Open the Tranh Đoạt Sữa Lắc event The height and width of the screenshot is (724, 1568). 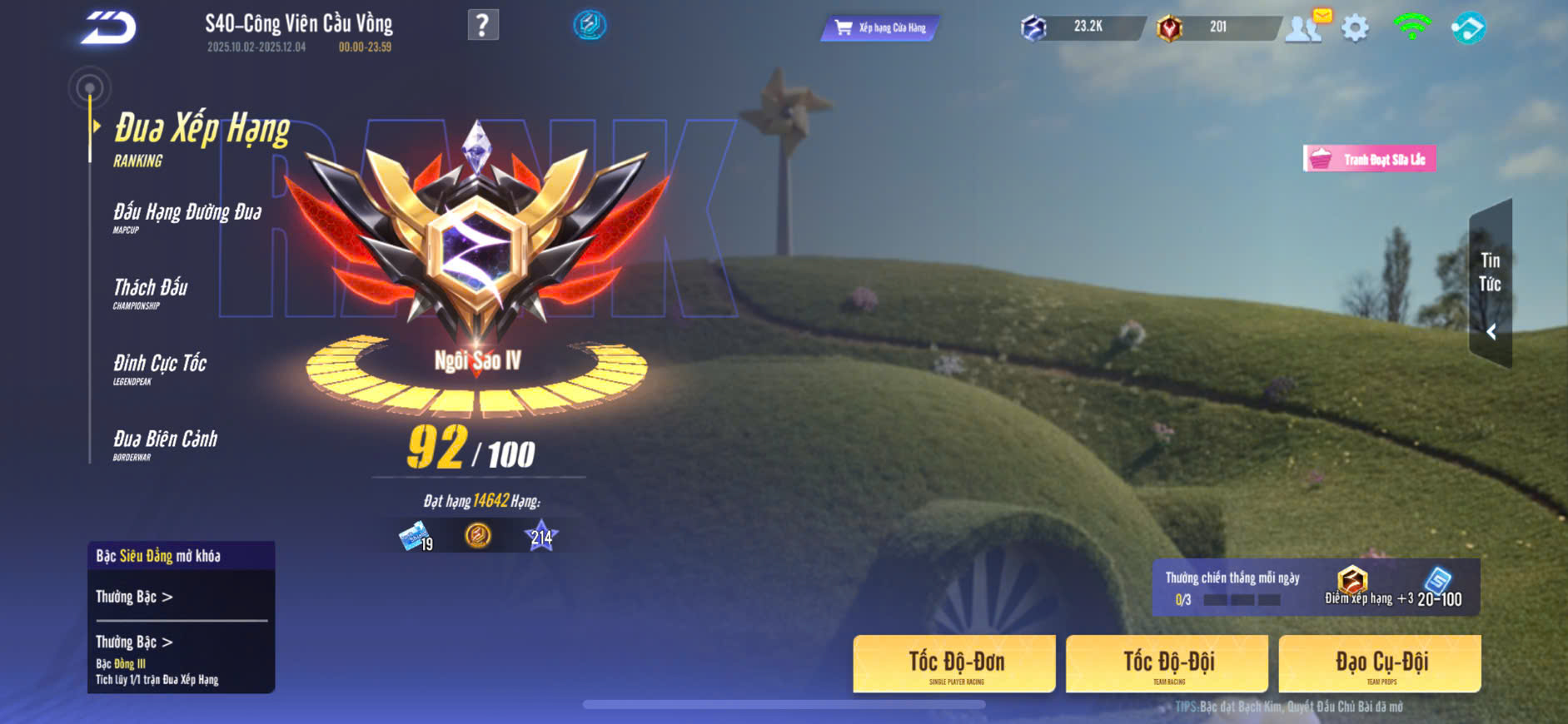click(1370, 159)
